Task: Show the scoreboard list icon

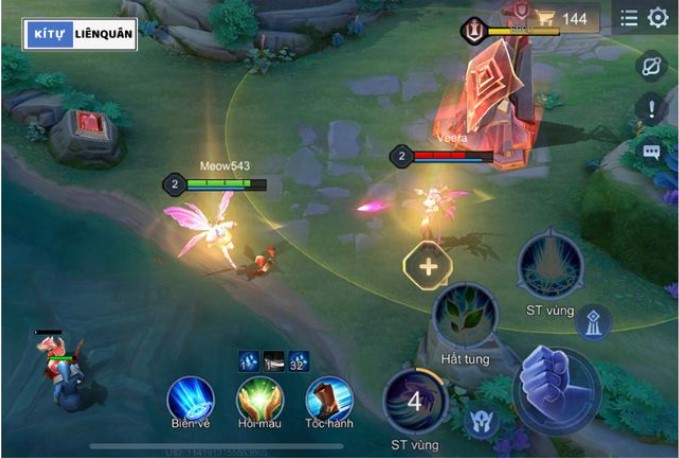Action: [x=628, y=18]
